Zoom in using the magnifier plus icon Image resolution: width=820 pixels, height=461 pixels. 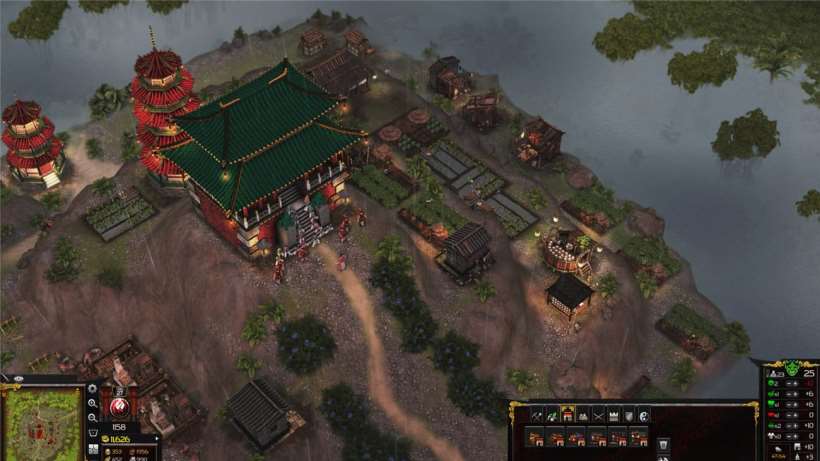point(93,403)
